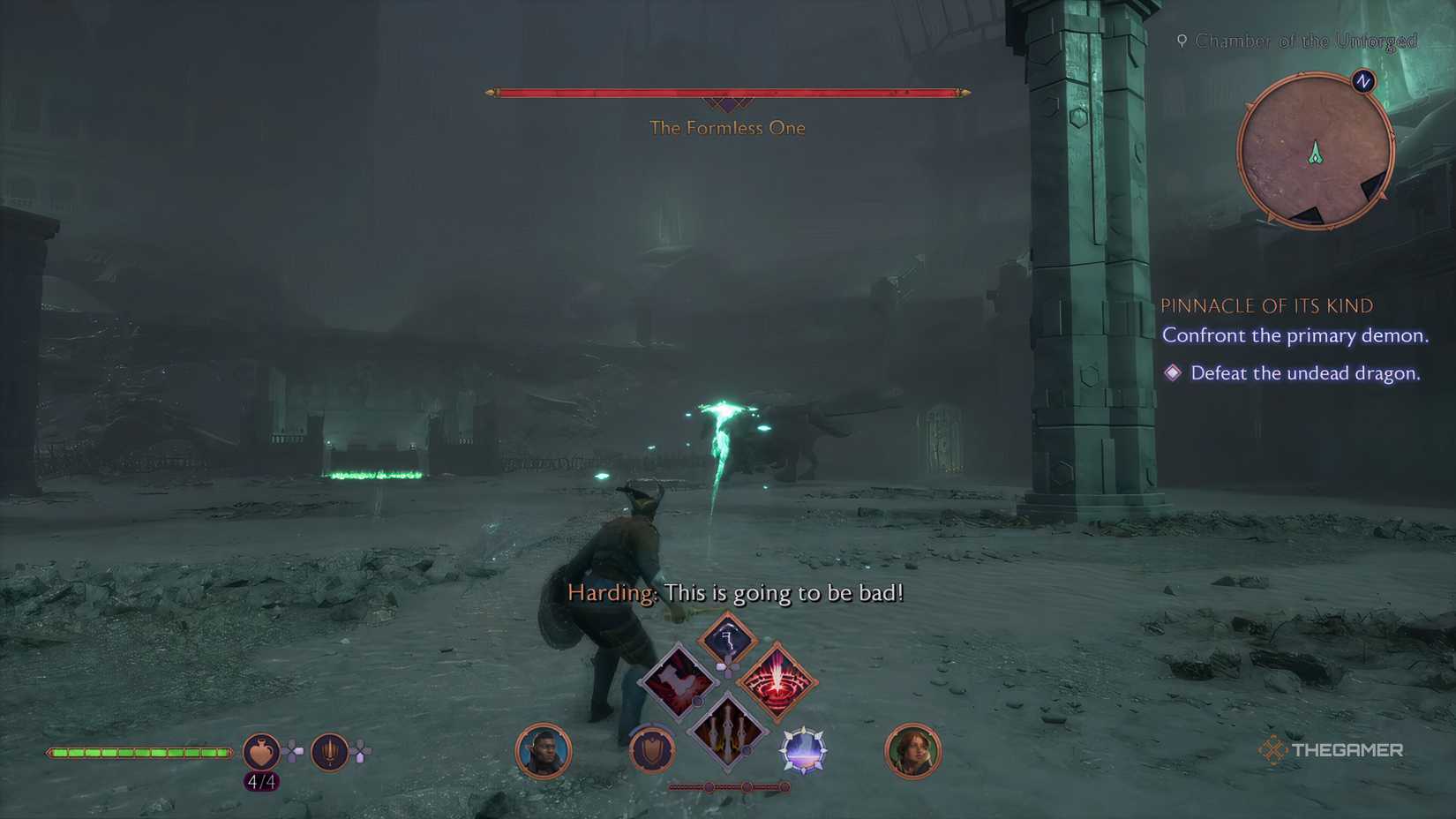
Task: Select the sword consumable icon
Action: (329, 753)
